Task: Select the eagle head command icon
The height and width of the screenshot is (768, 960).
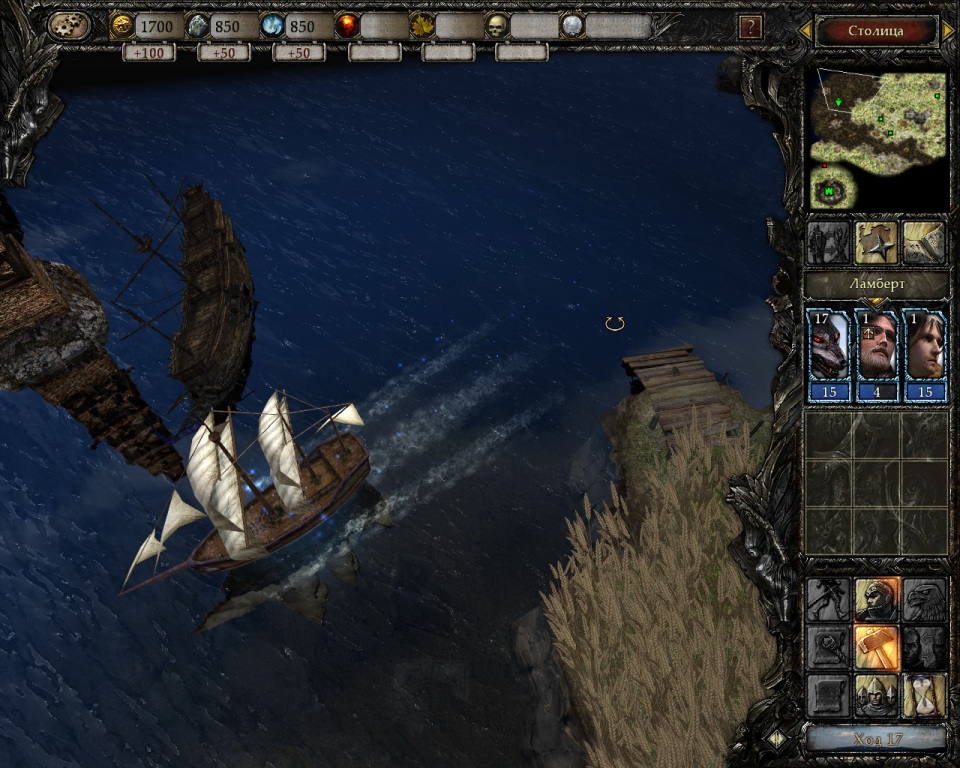Action: pos(925,599)
